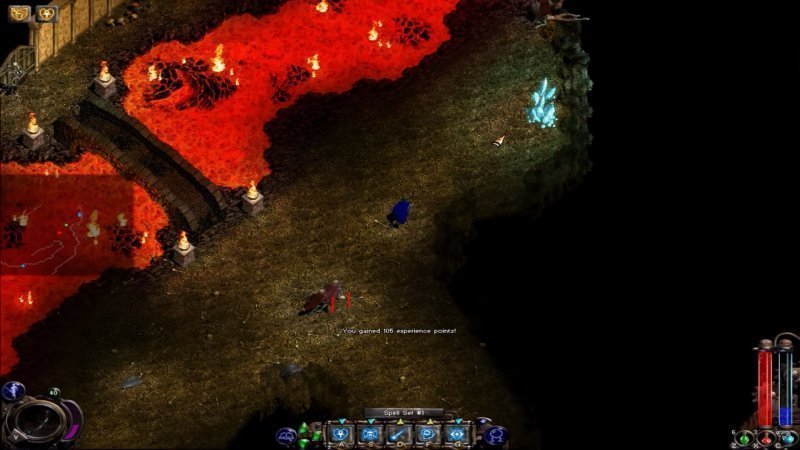
Task: Activate the comet spell in slot D
Action: click(x=399, y=434)
